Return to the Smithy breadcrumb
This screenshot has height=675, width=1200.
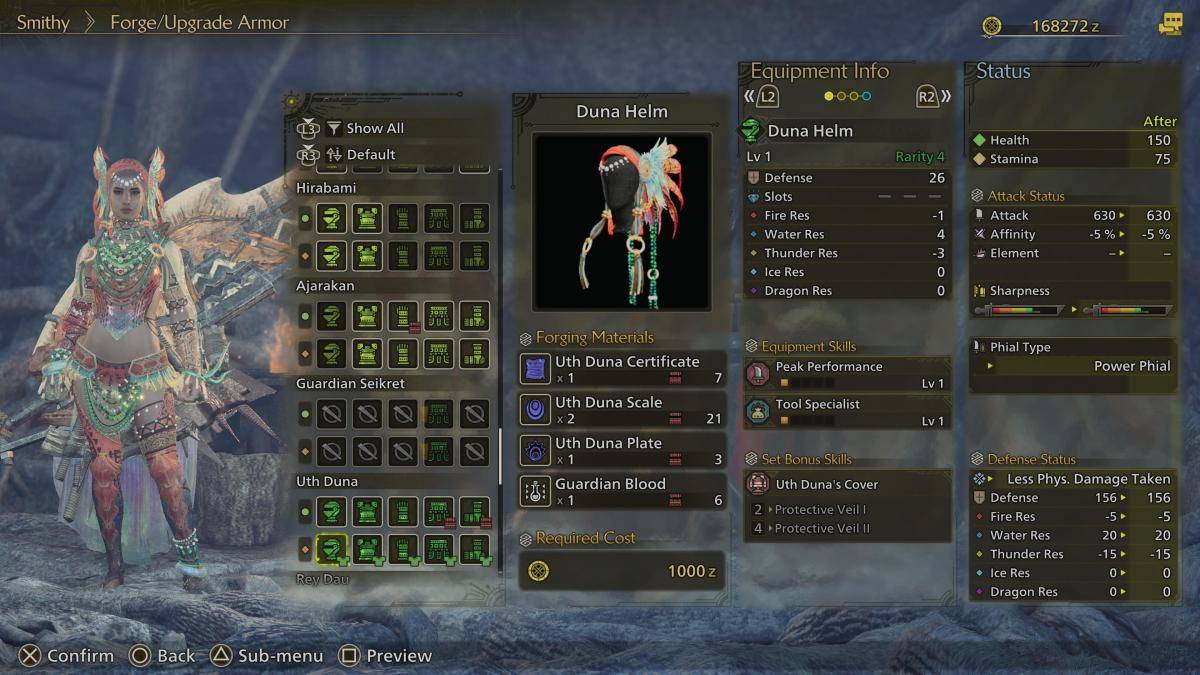tap(43, 22)
